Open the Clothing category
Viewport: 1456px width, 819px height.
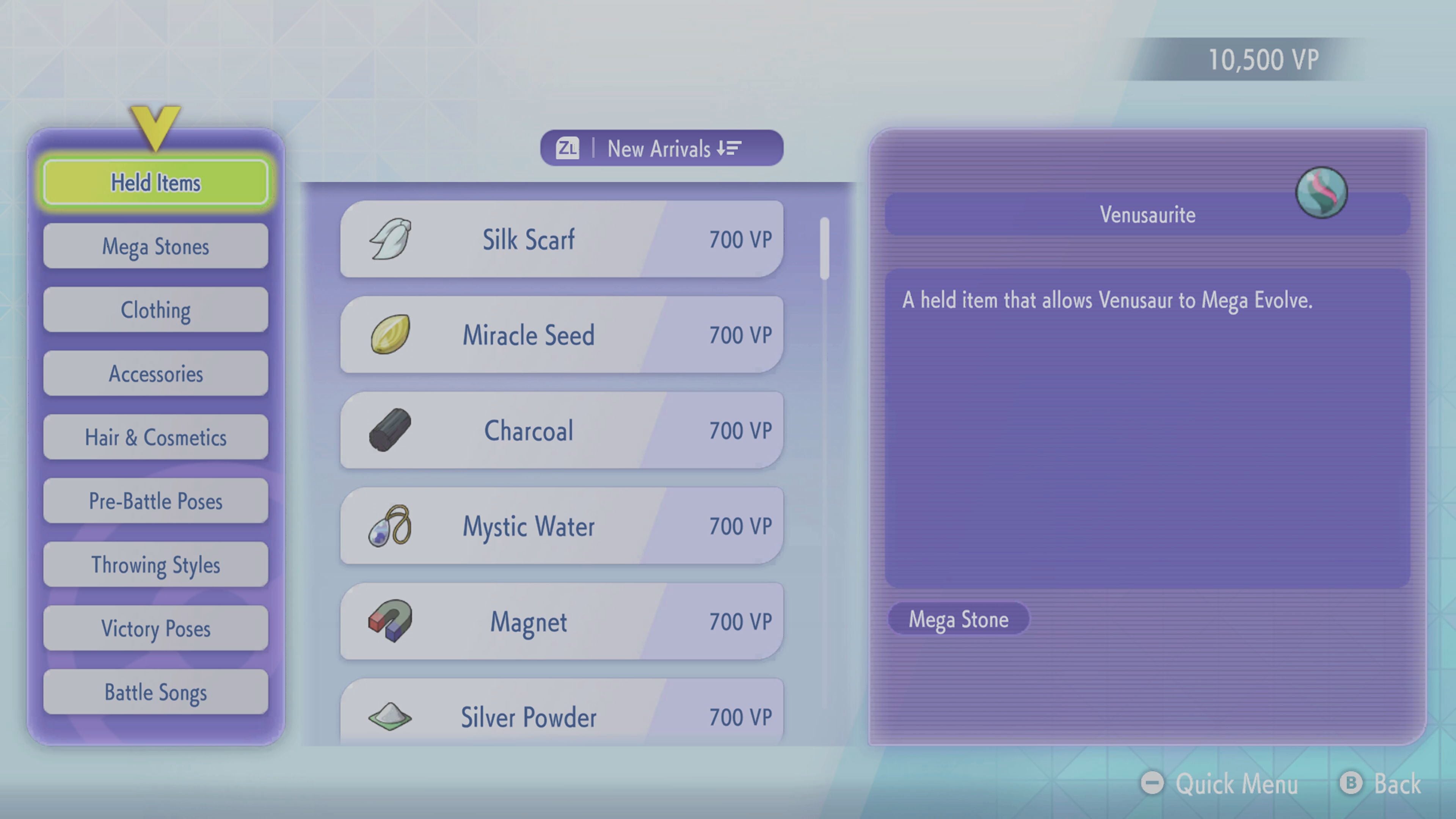(x=155, y=310)
